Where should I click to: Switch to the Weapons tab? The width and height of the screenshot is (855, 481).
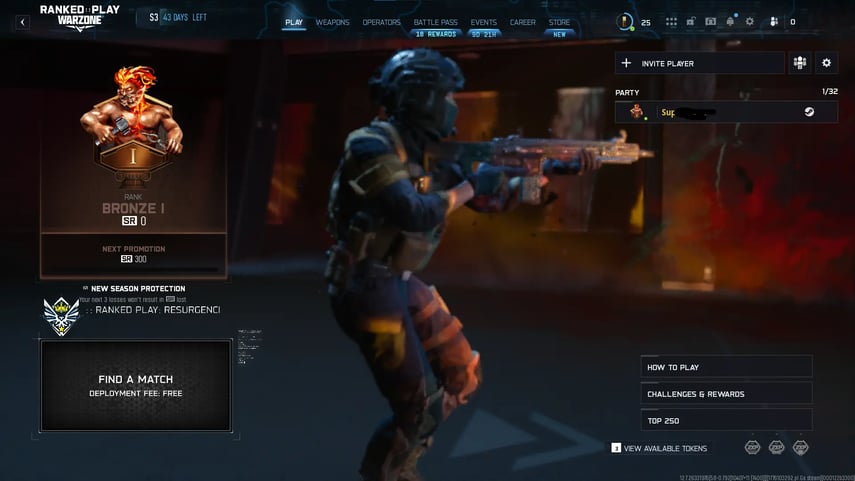coord(332,22)
